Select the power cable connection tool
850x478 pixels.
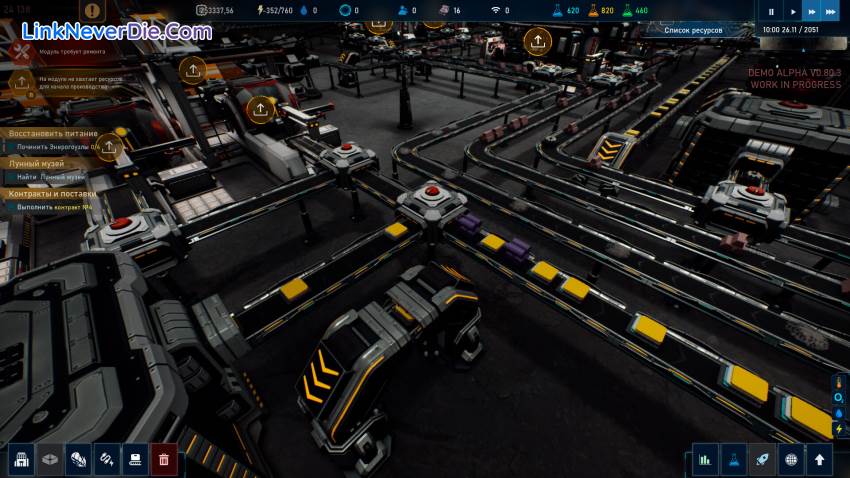[x=107, y=459]
